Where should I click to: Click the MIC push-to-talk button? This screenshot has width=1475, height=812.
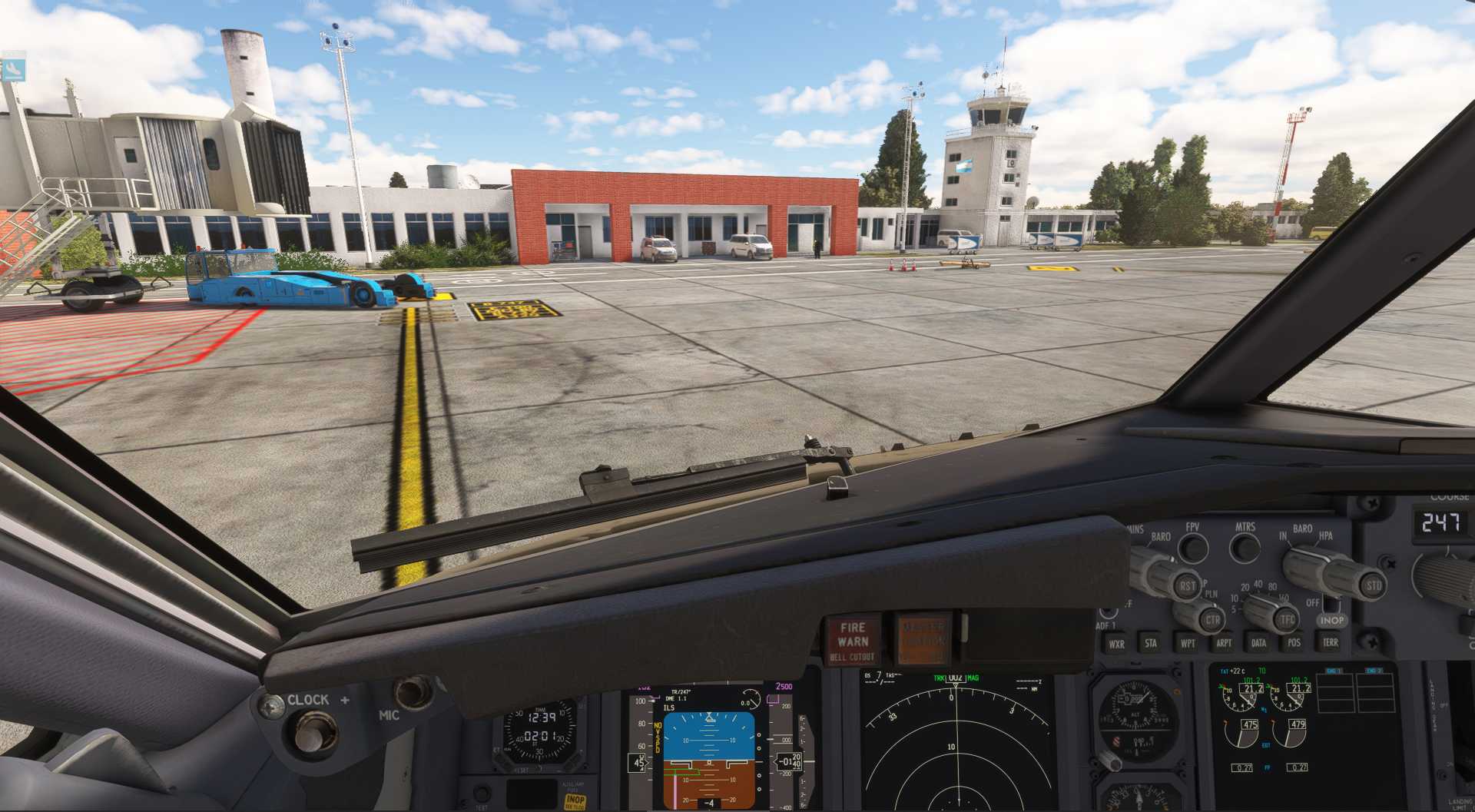[x=413, y=691]
